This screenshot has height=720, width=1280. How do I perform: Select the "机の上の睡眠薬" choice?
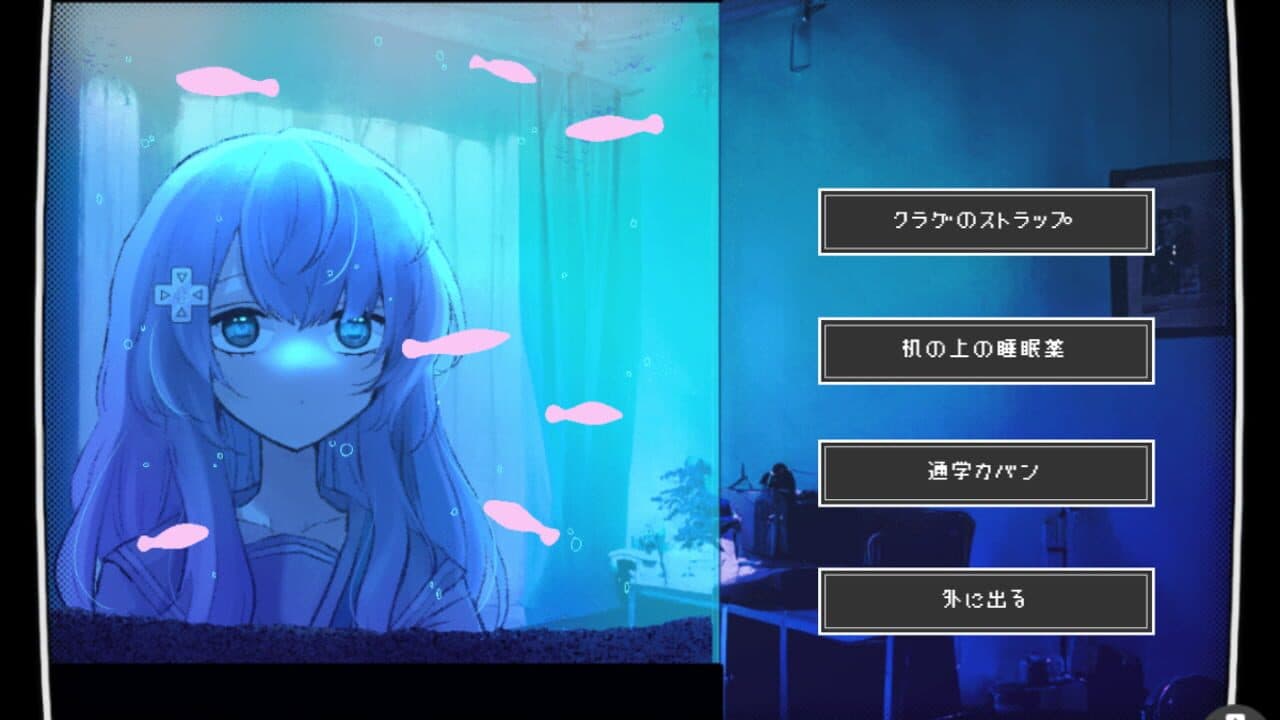[x=985, y=349]
